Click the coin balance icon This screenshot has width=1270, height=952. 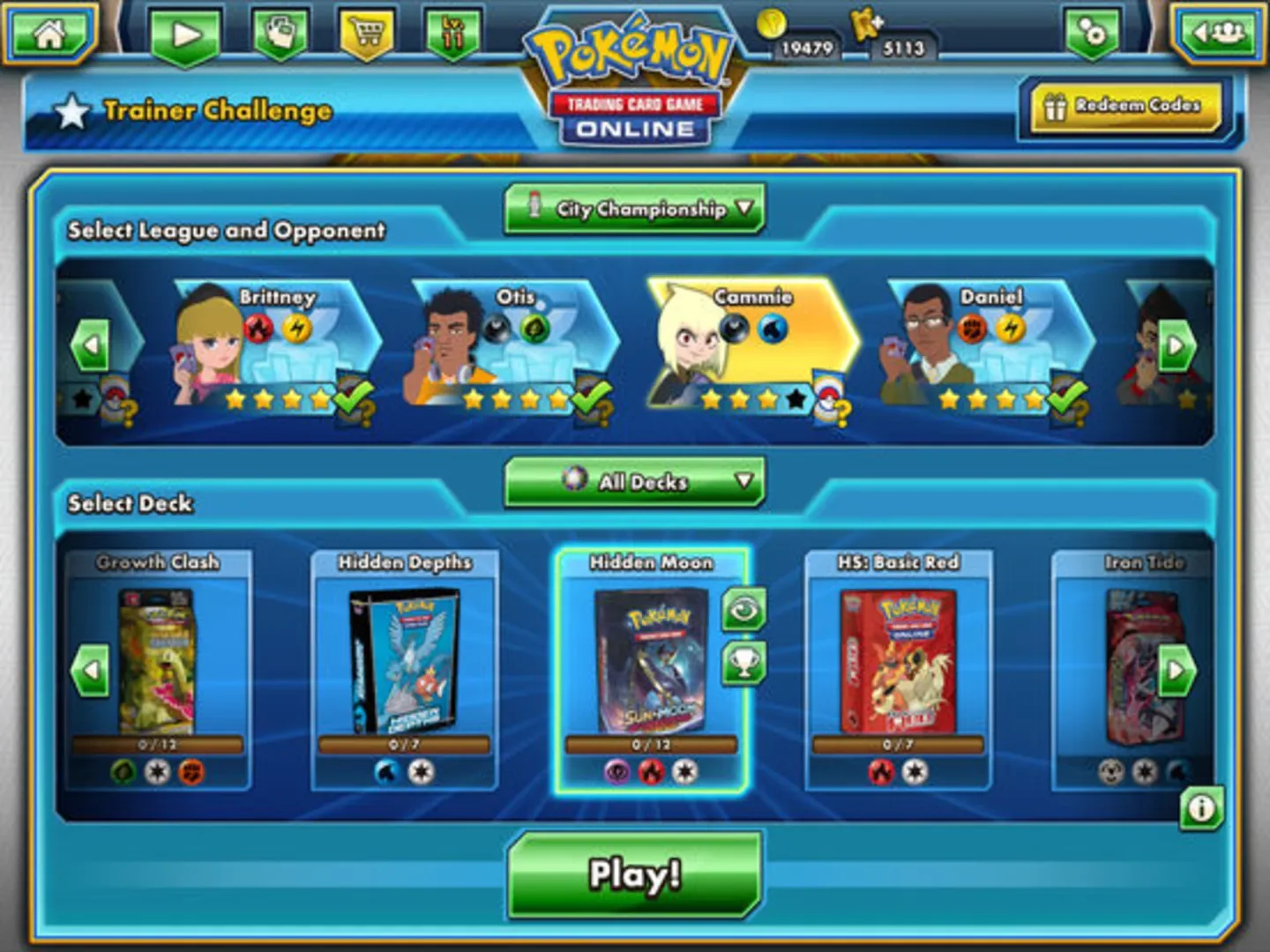coord(771,26)
